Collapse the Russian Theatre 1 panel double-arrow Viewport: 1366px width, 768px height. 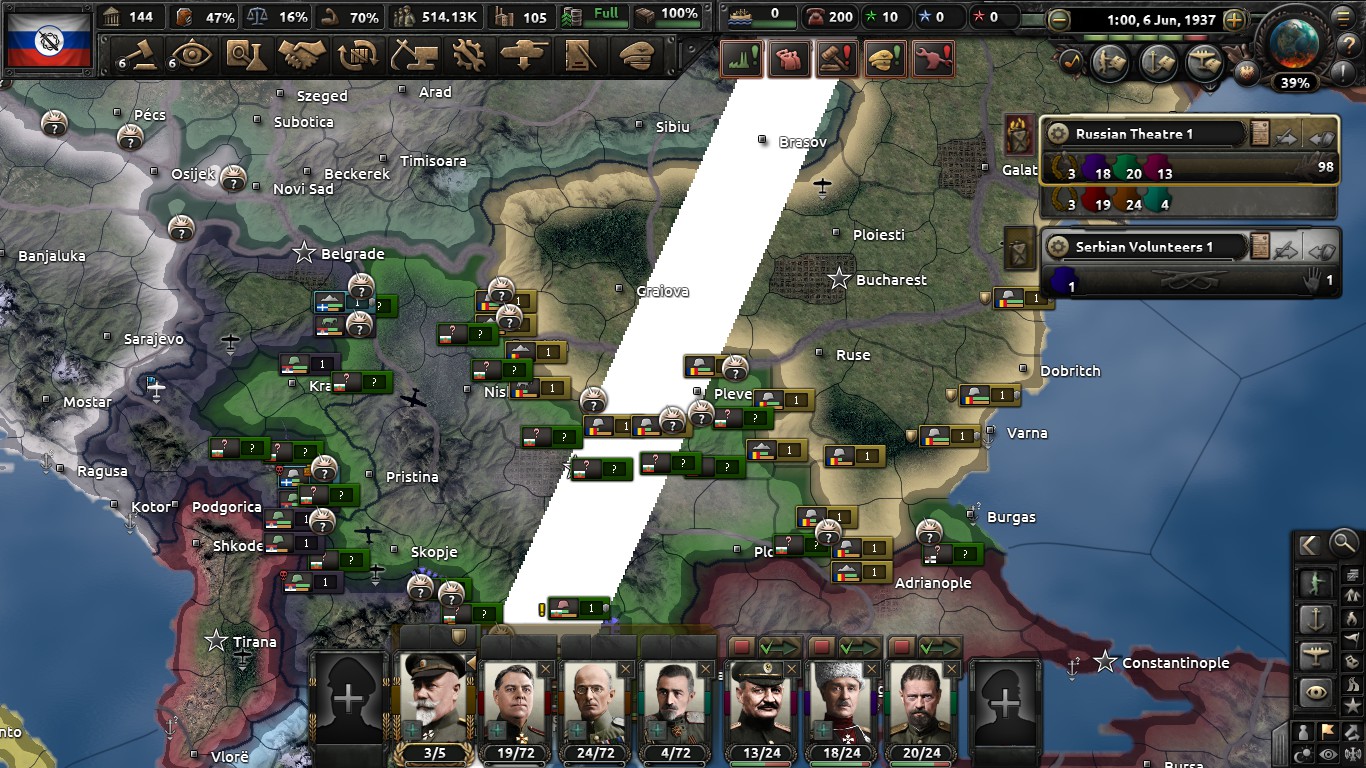click(x=1321, y=137)
